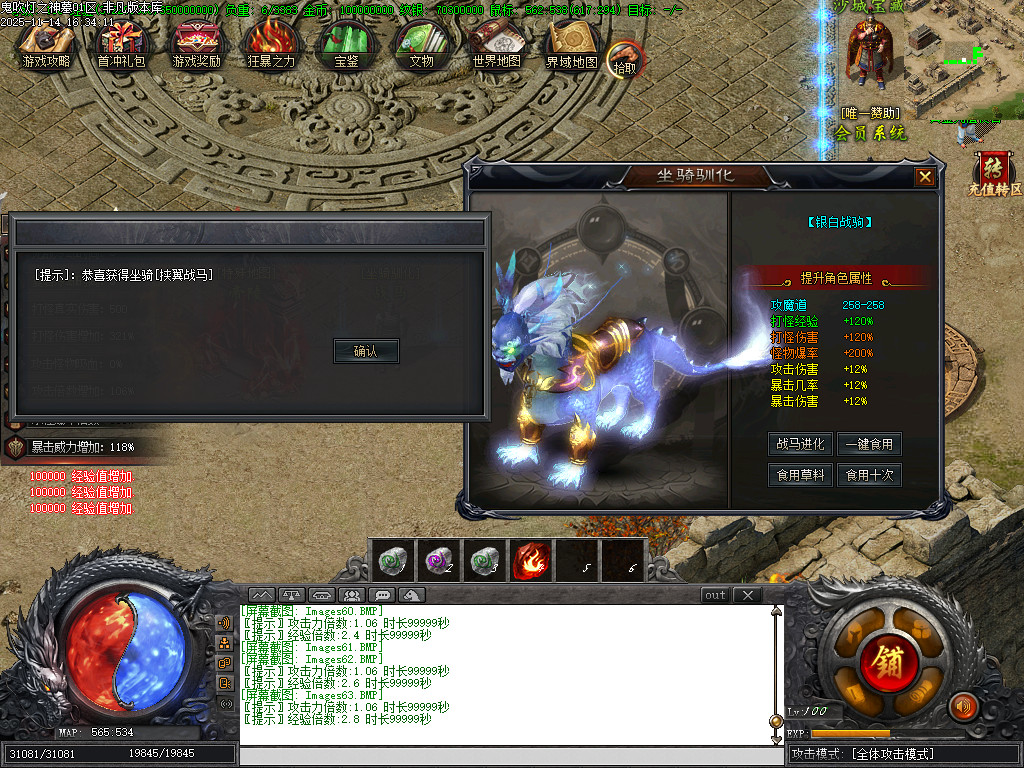The width and height of the screenshot is (1024, 768).
Task: Choose 一键食用 one-click feed
Action: tap(869, 444)
